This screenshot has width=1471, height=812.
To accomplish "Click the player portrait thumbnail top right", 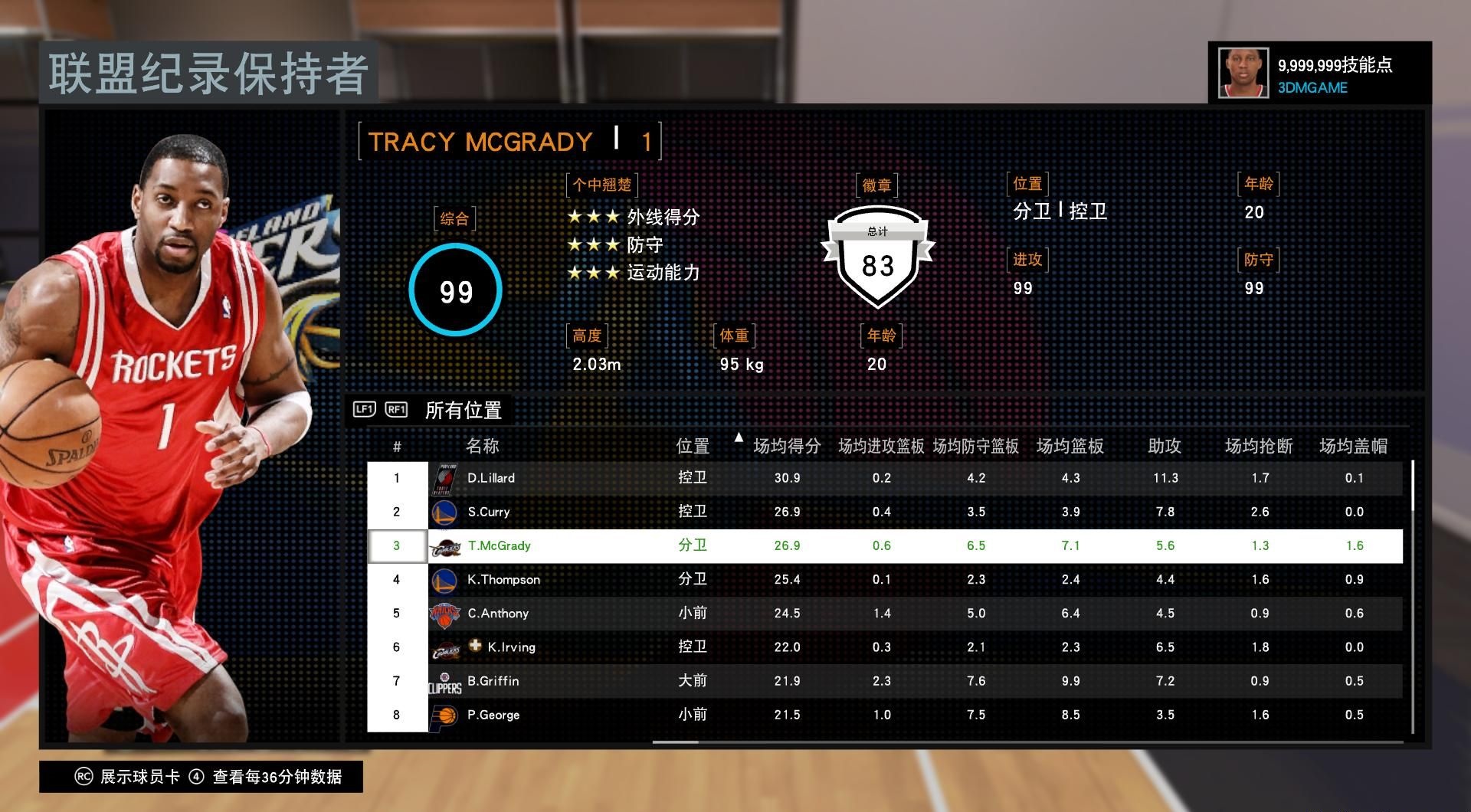I will pyautogui.click(x=1243, y=72).
